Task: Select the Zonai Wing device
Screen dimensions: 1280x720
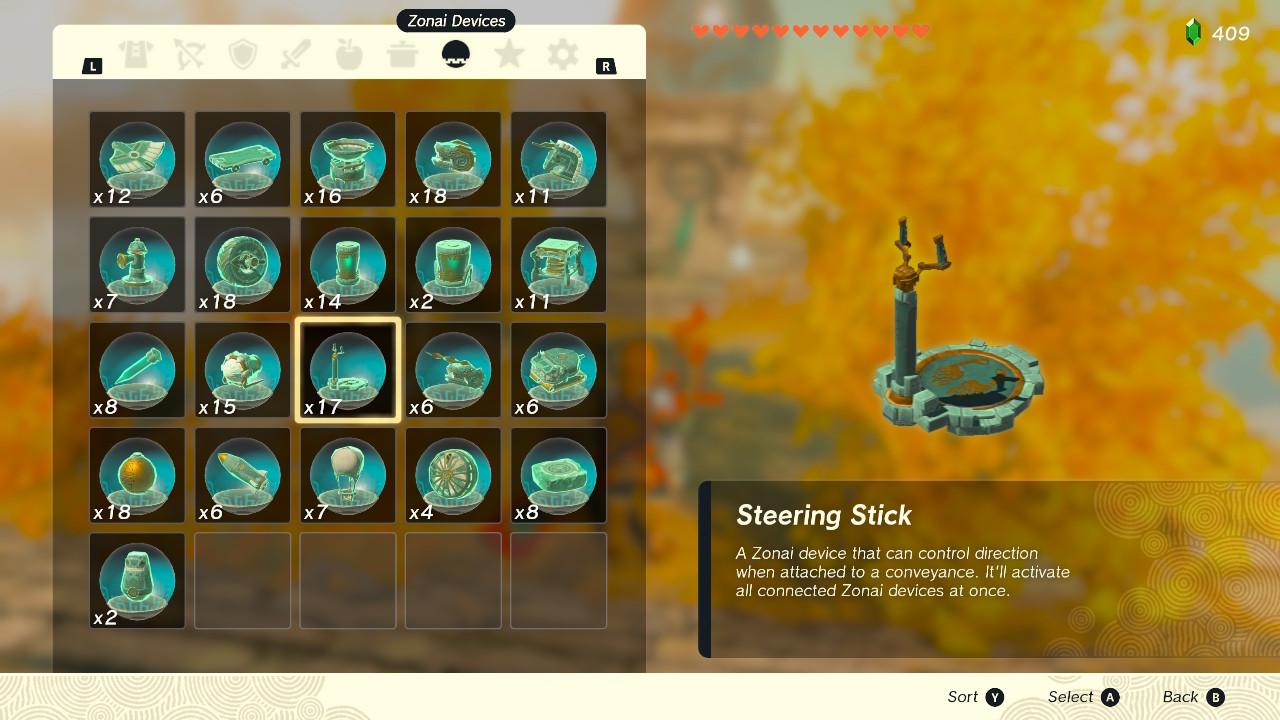Action: [x=136, y=158]
